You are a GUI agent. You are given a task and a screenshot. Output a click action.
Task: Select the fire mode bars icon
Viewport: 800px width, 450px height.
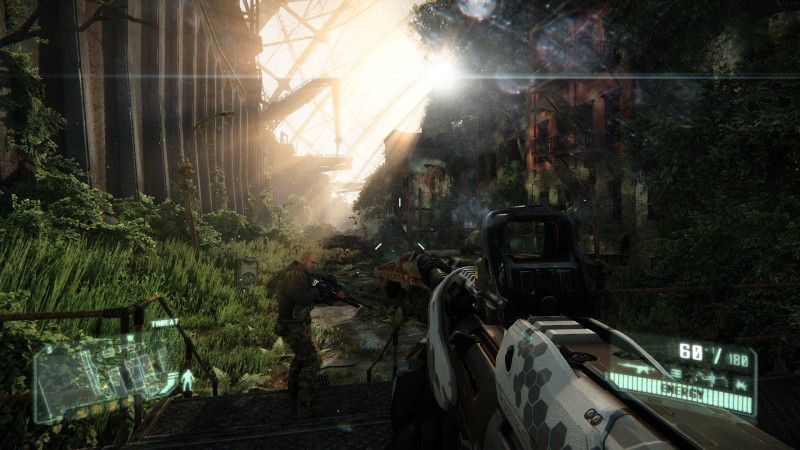coord(676,374)
